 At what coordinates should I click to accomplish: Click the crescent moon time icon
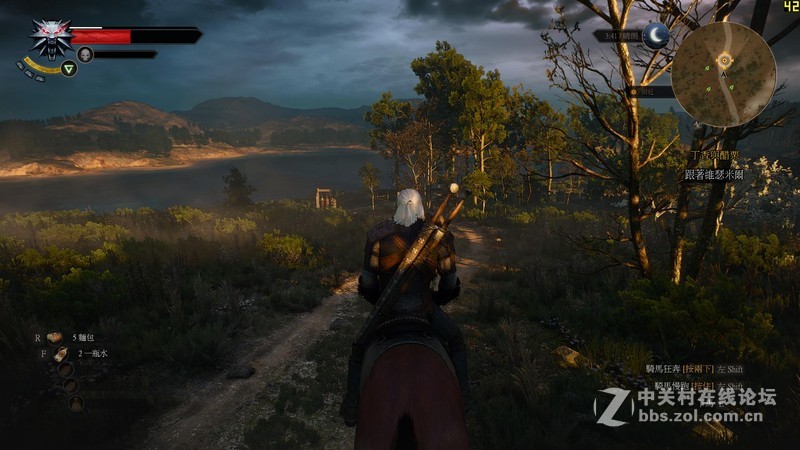(656, 35)
